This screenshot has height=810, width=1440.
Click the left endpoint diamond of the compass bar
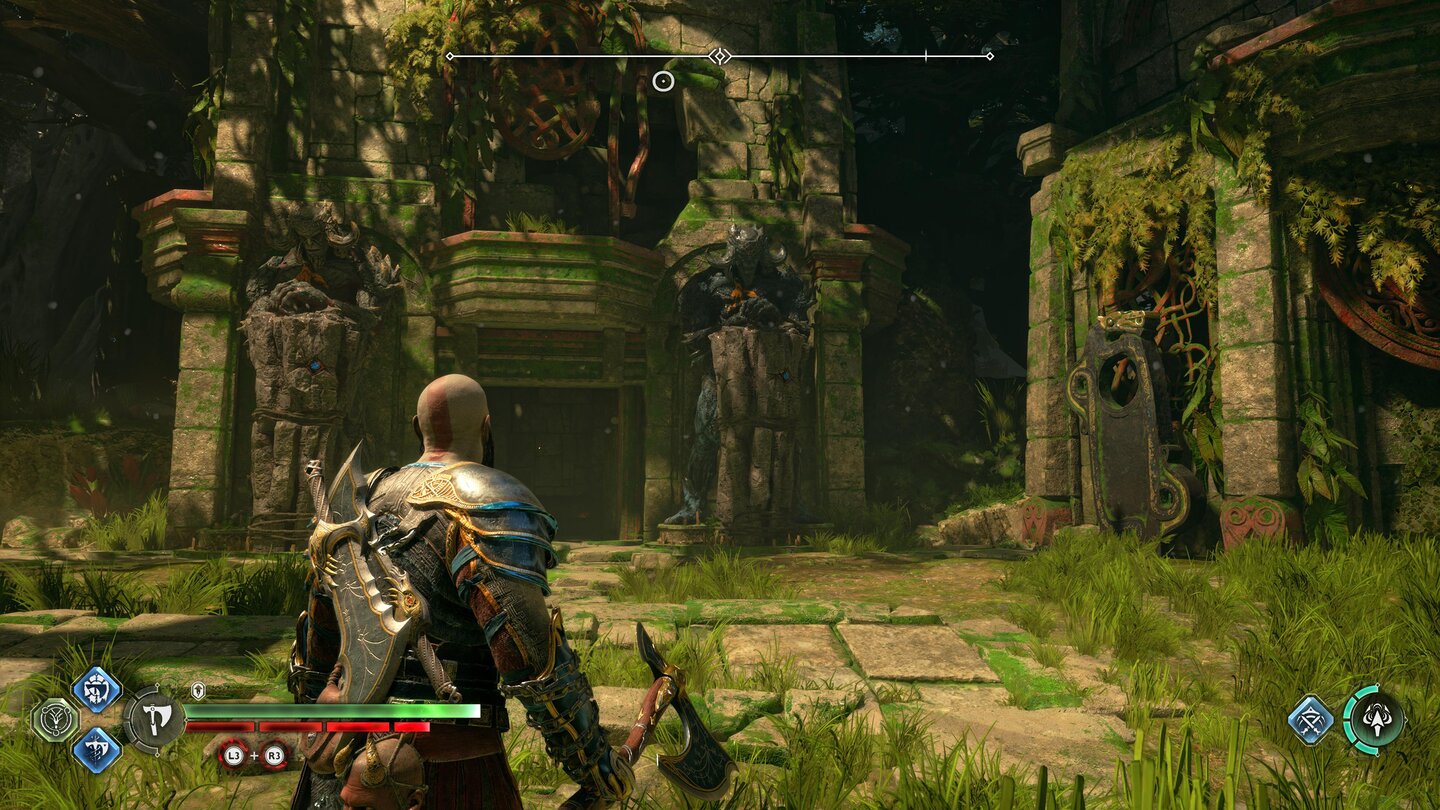tap(452, 57)
